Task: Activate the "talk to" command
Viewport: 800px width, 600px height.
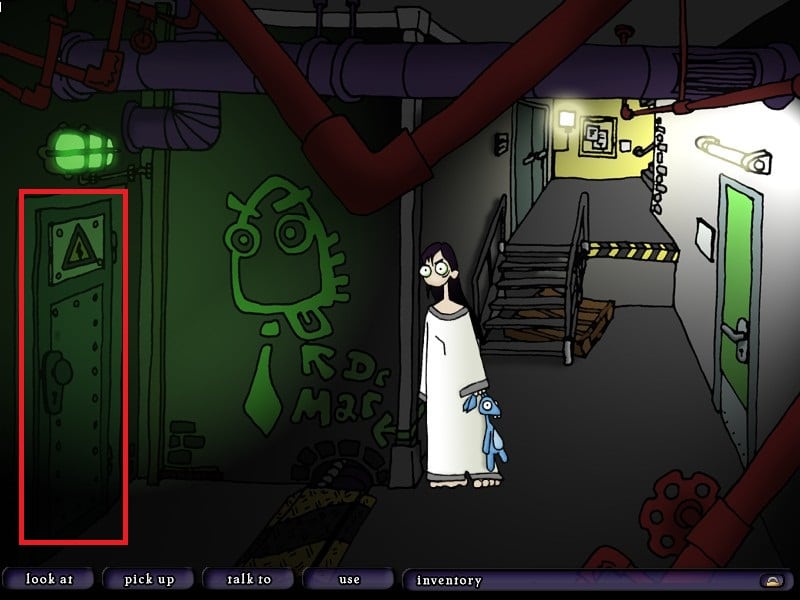Action: pos(249,579)
